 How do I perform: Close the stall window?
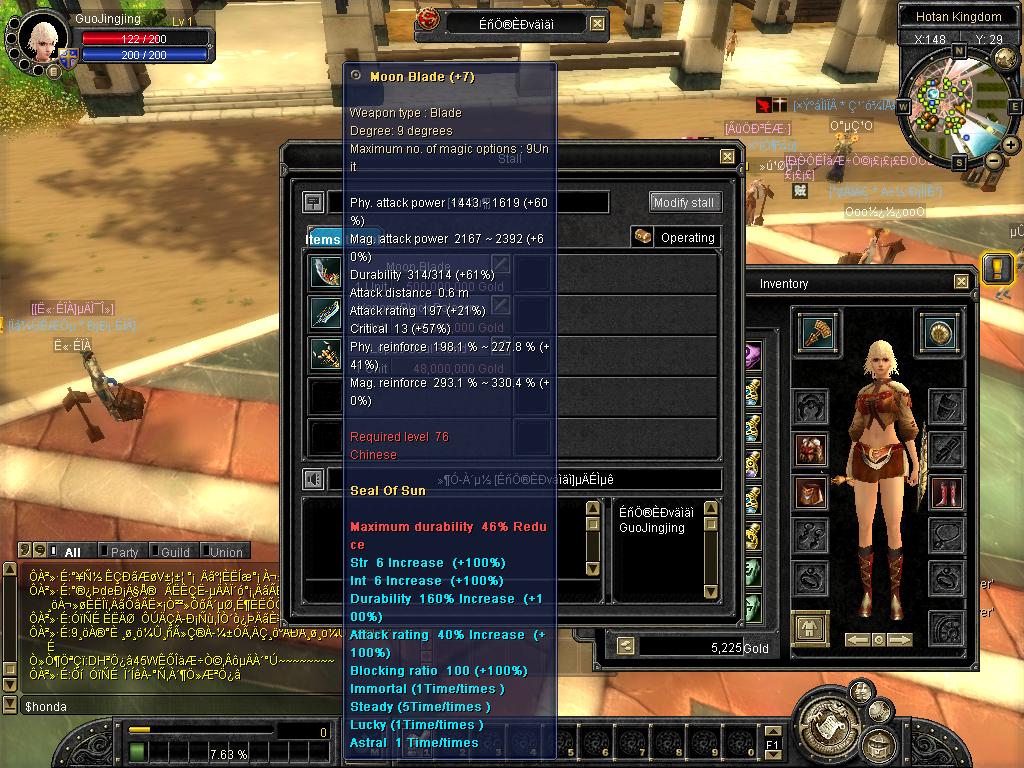point(727,157)
